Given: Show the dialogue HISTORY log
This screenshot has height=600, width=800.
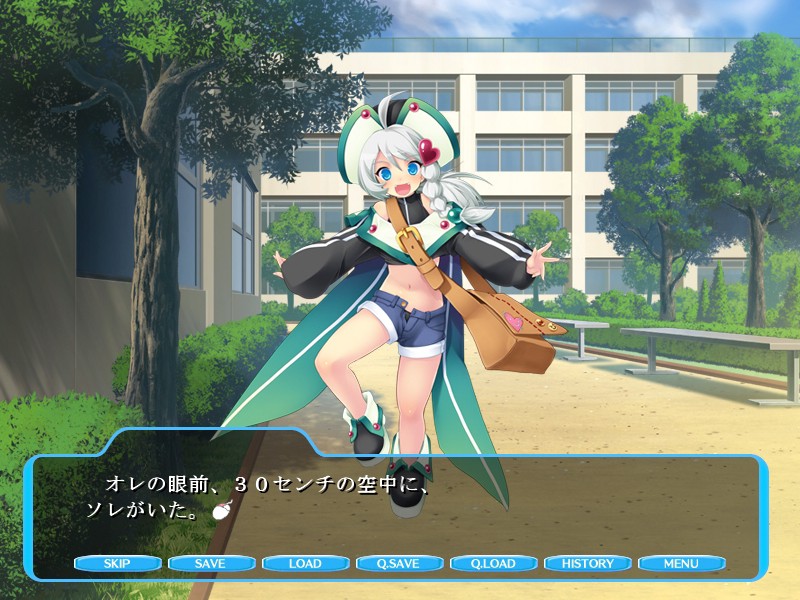Looking at the screenshot, I should click(587, 564).
